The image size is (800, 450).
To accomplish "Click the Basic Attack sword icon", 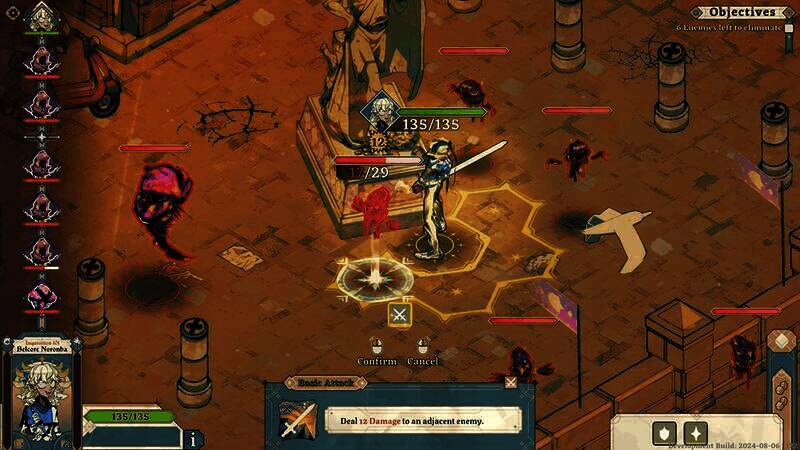I will click(297, 420).
